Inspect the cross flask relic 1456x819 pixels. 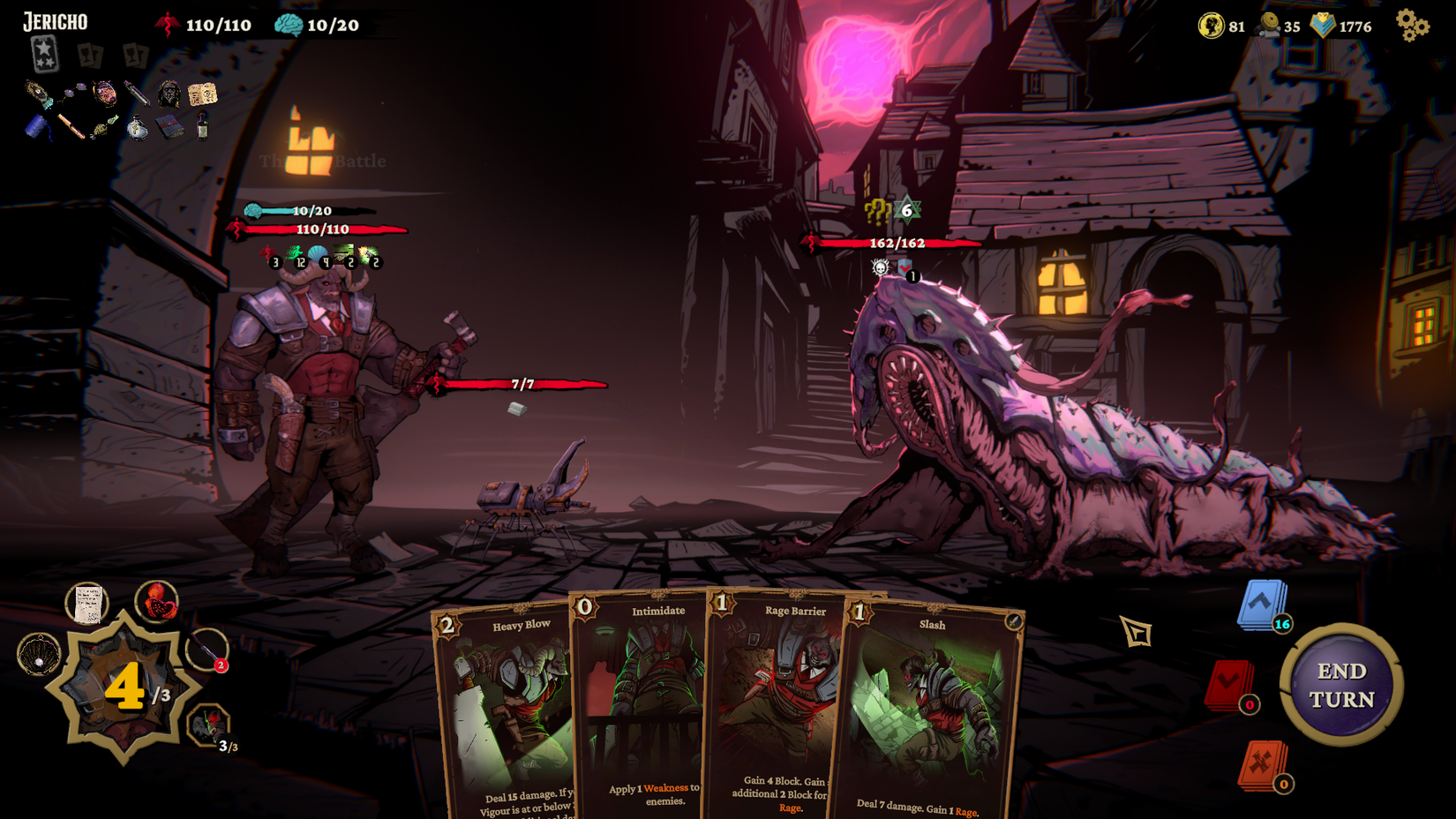point(137,129)
